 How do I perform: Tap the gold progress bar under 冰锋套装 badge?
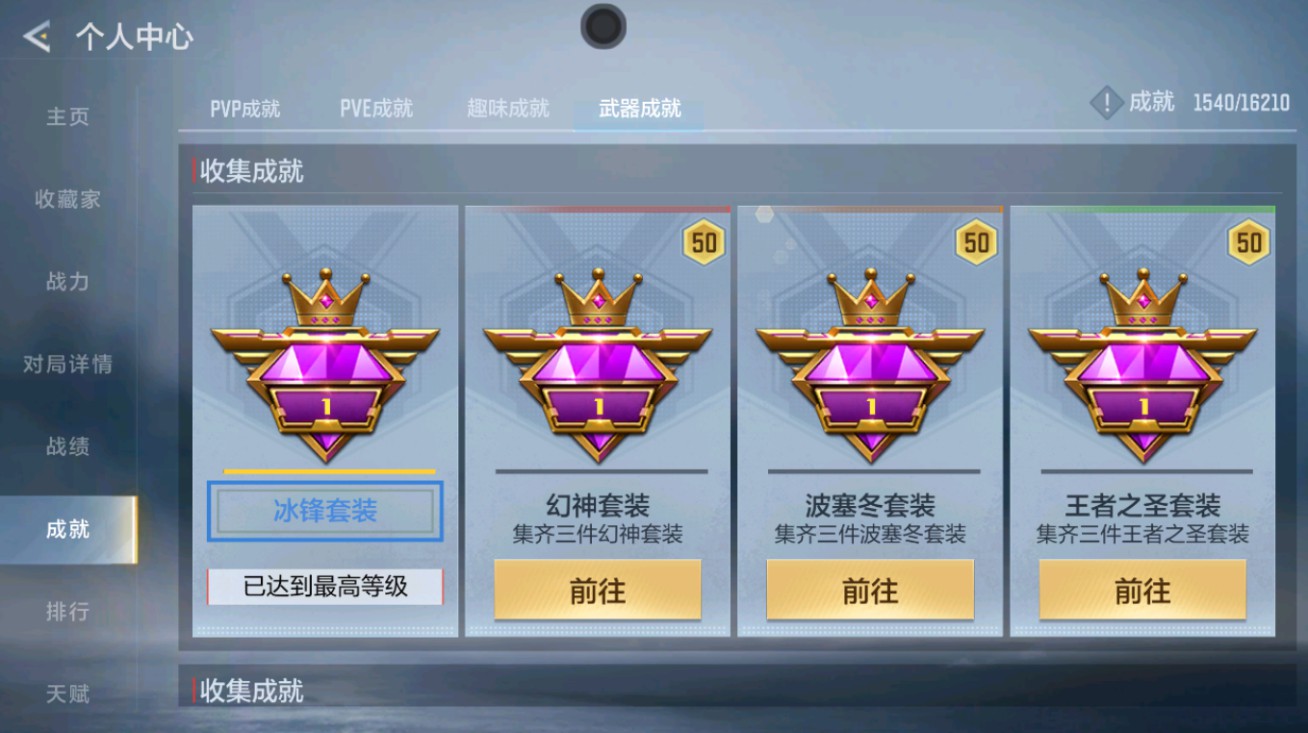325,470
